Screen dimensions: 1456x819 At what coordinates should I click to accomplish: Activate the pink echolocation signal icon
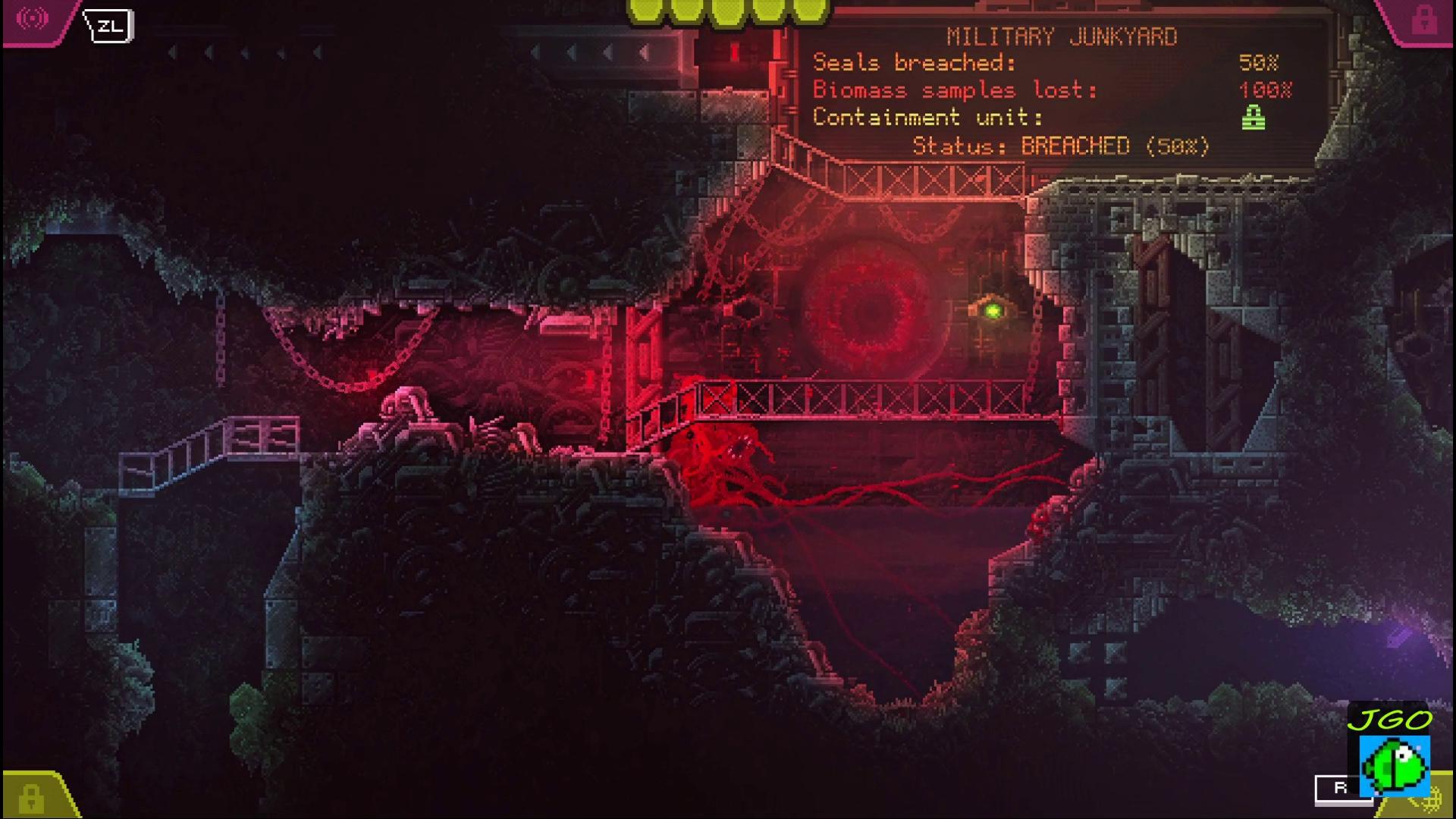pos(32,19)
